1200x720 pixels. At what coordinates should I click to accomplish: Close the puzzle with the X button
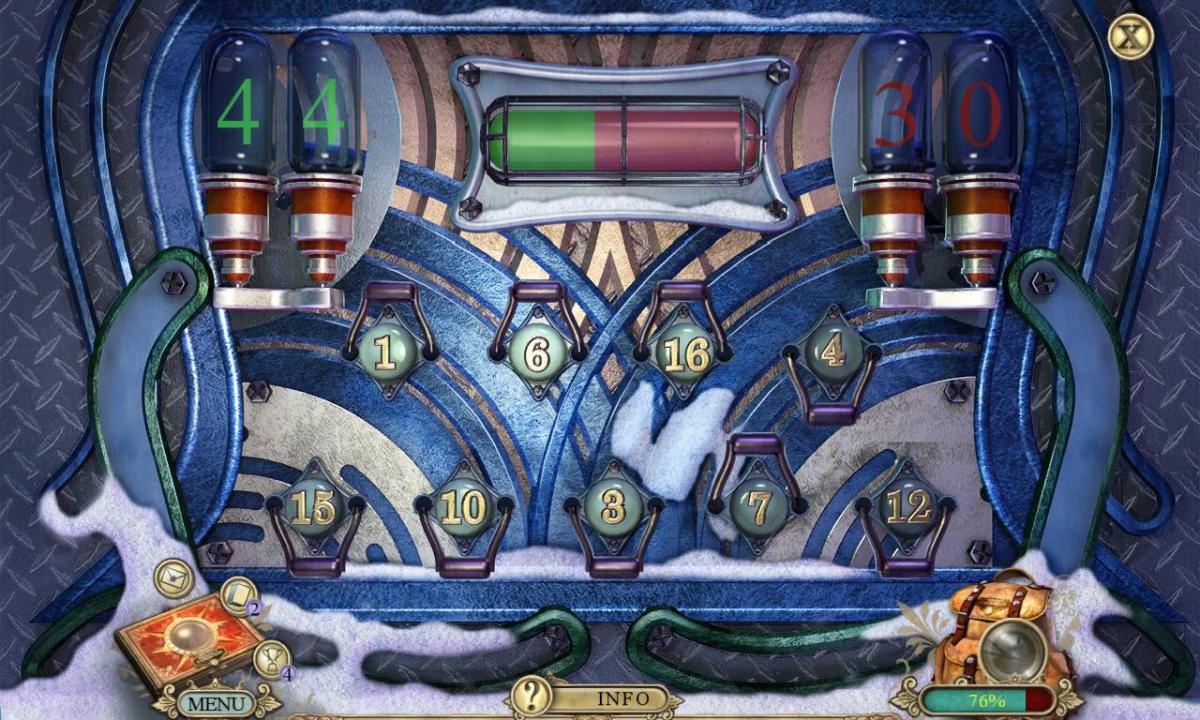pyautogui.click(x=1130, y=37)
